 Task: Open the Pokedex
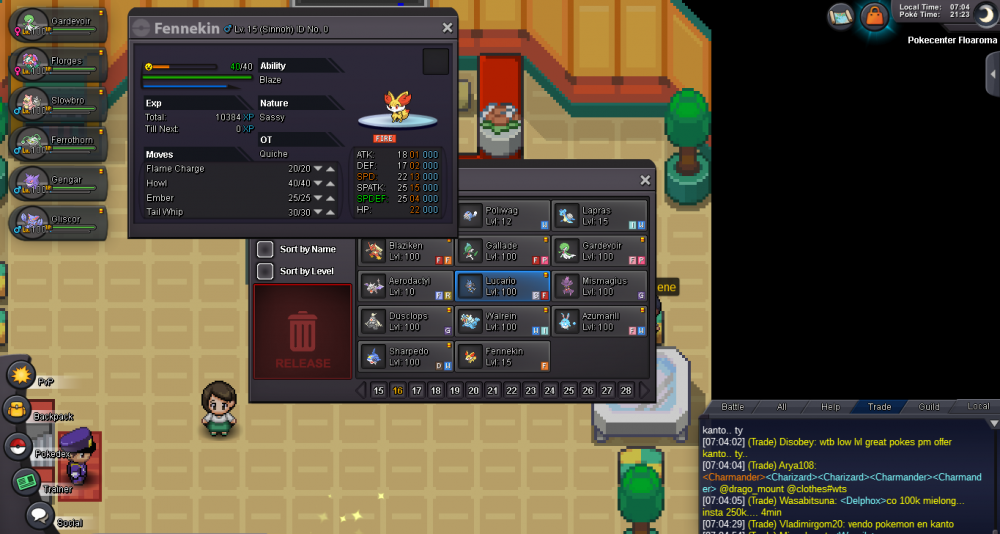coord(16,446)
